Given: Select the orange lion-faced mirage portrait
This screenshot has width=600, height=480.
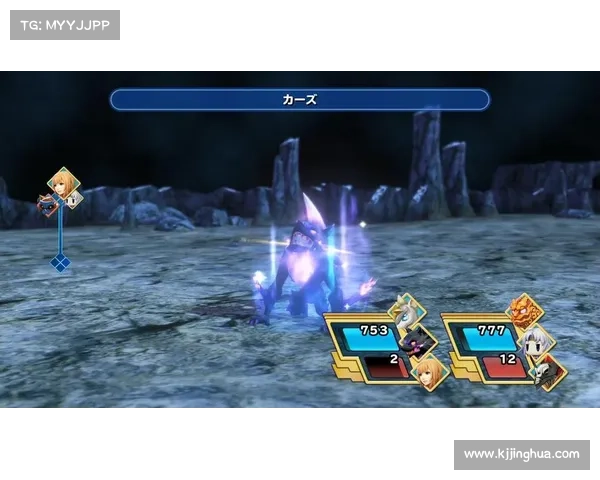Looking at the screenshot, I should tap(526, 309).
